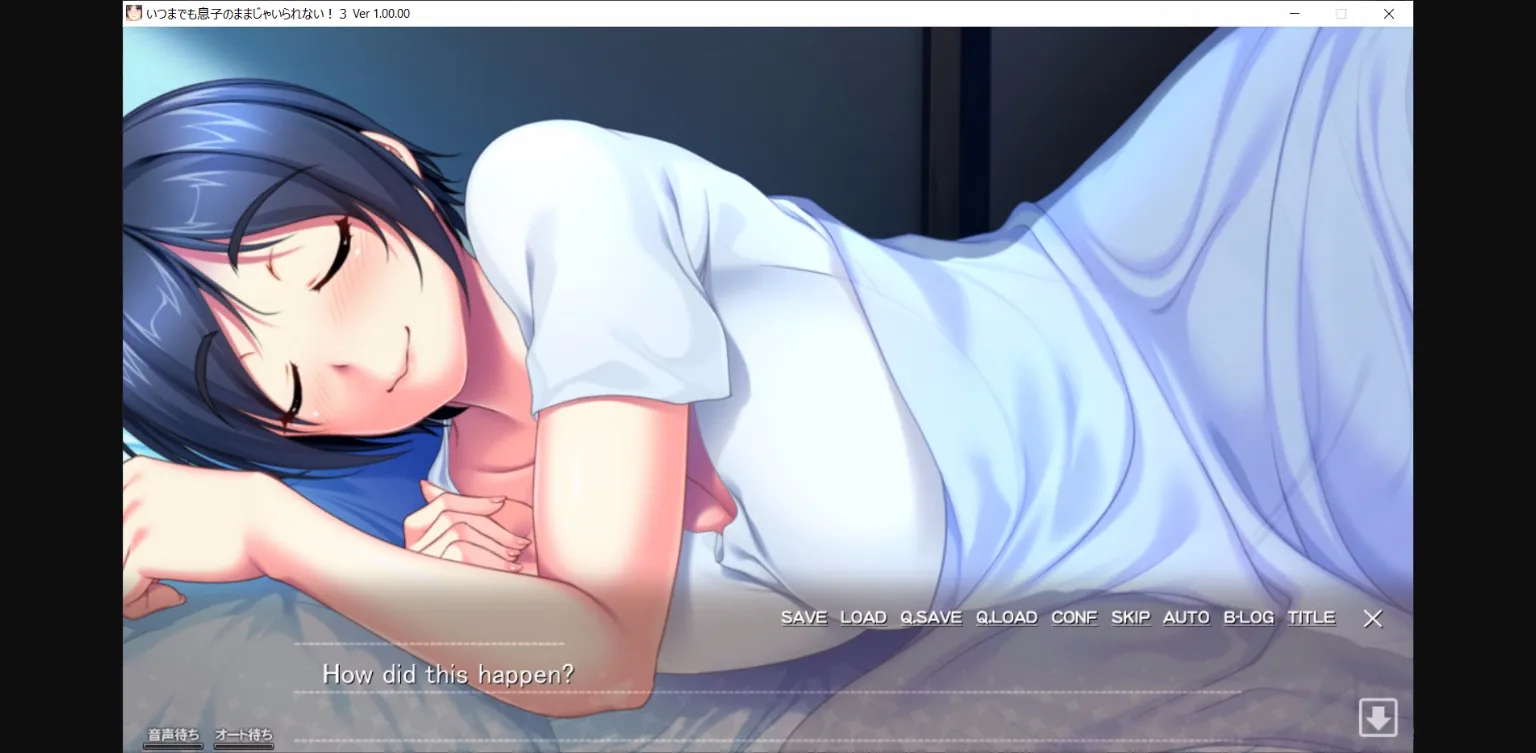Click the game icon in the title bar

click(133, 13)
